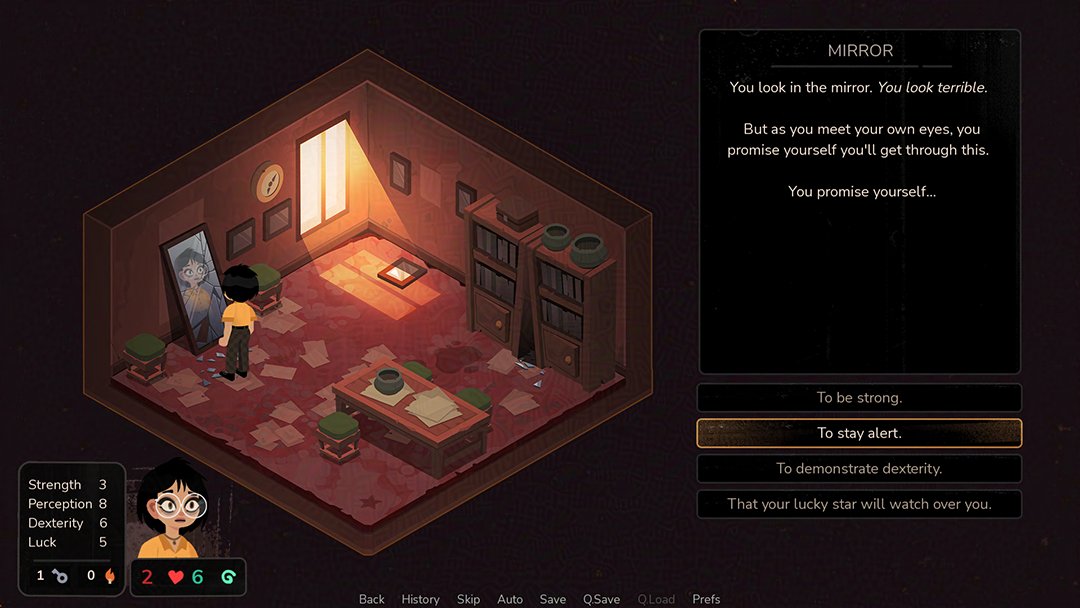Select the "To stay alert." option

pyautogui.click(x=859, y=433)
